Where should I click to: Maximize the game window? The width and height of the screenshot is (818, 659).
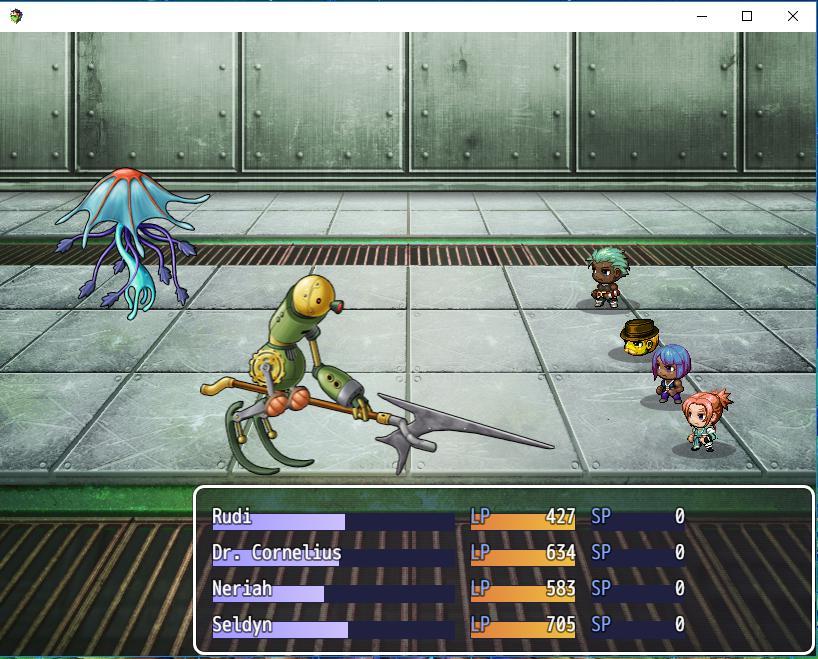[x=747, y=16]
